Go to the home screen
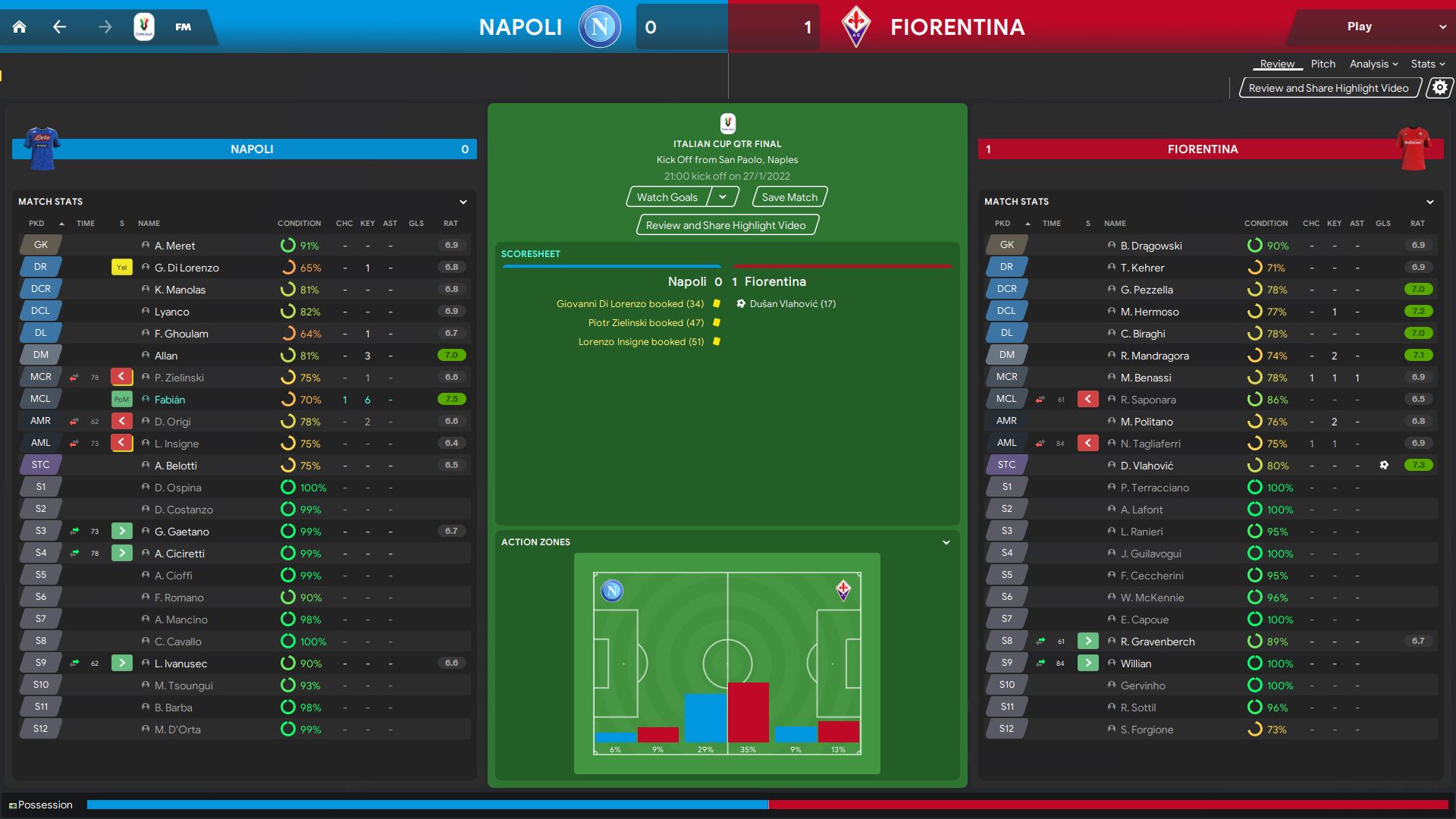1456x819 pixels. click(x=20, y=27)
